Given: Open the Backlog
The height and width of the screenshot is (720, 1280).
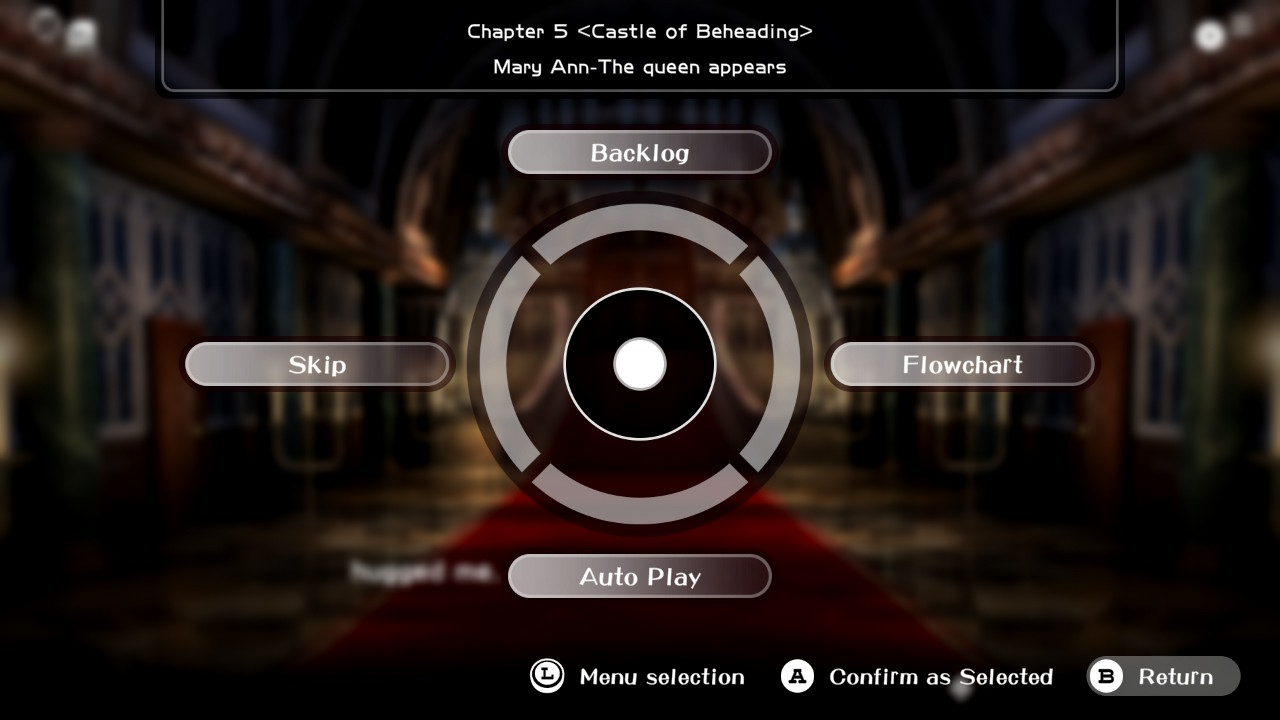Looking at the screenshot, I should pyautogui.click(x=639, y=152).
